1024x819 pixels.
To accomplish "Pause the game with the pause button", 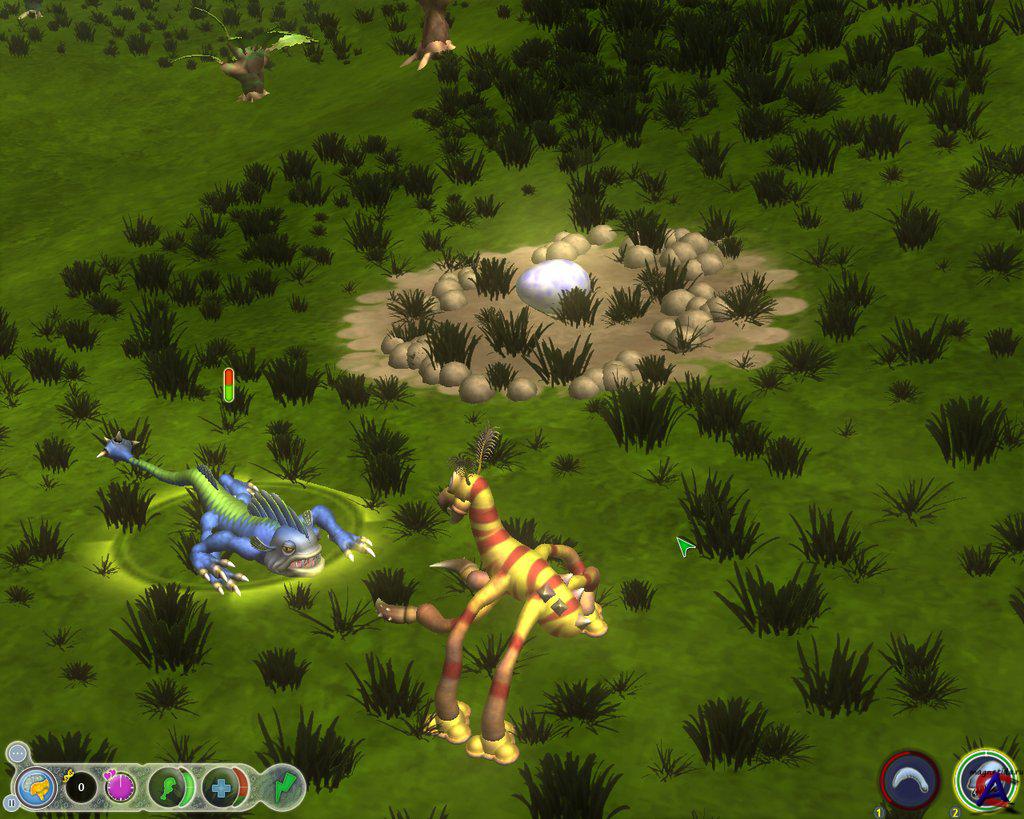I will pyautogui.click(x=11, y=802).
